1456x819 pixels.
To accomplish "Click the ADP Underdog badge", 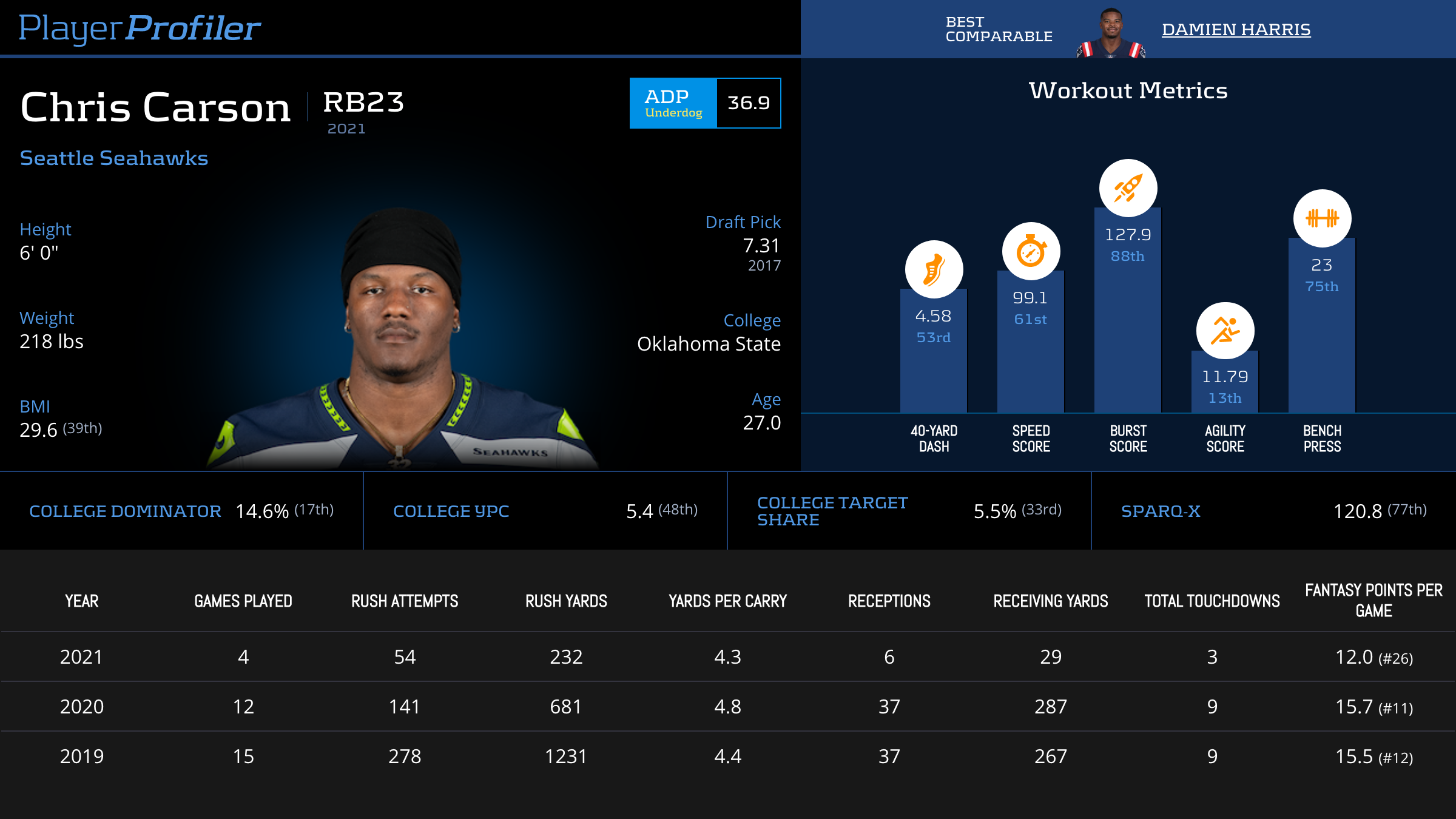I will coord(673,103).
